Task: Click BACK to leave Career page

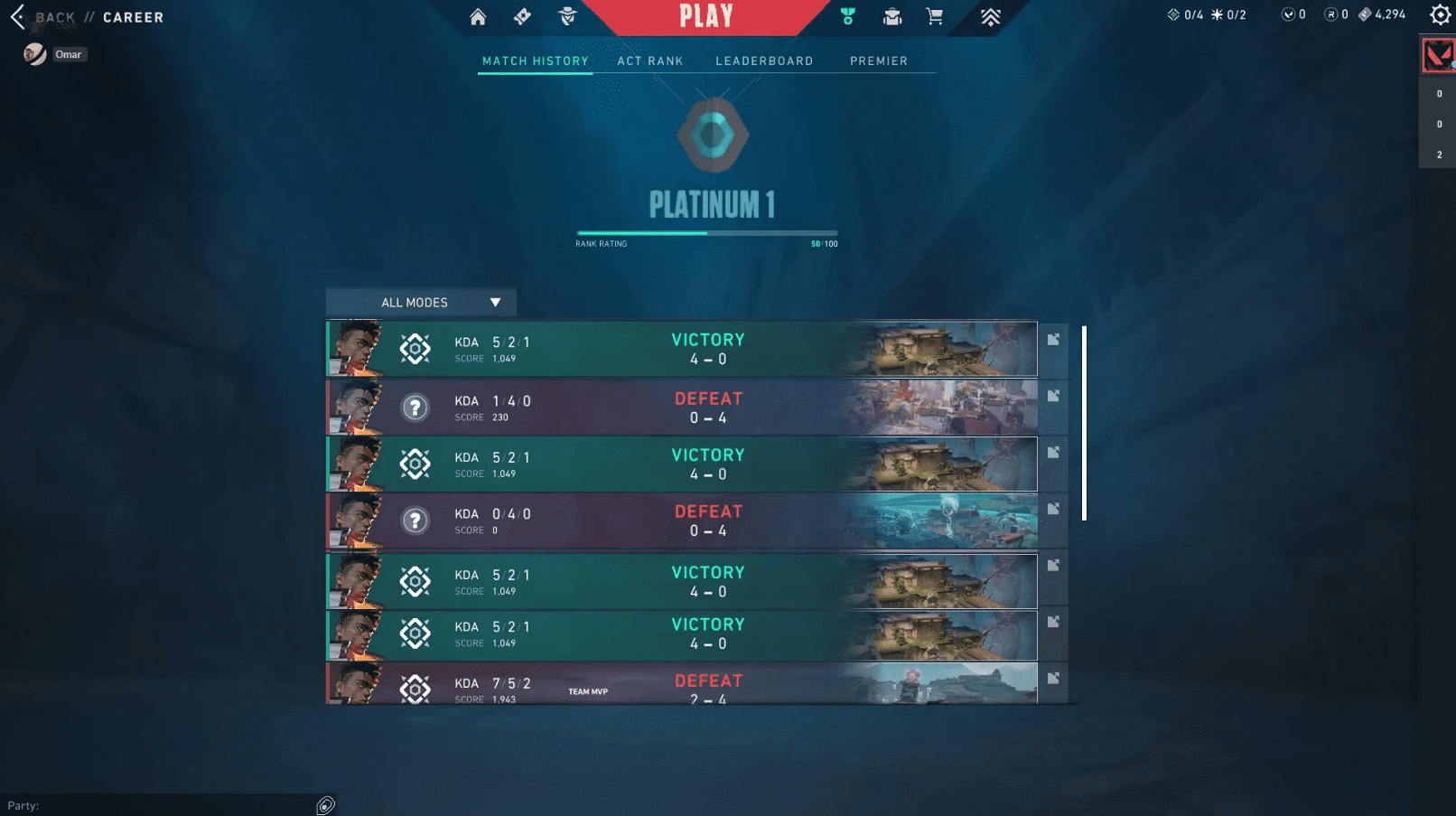Action: 54,16
